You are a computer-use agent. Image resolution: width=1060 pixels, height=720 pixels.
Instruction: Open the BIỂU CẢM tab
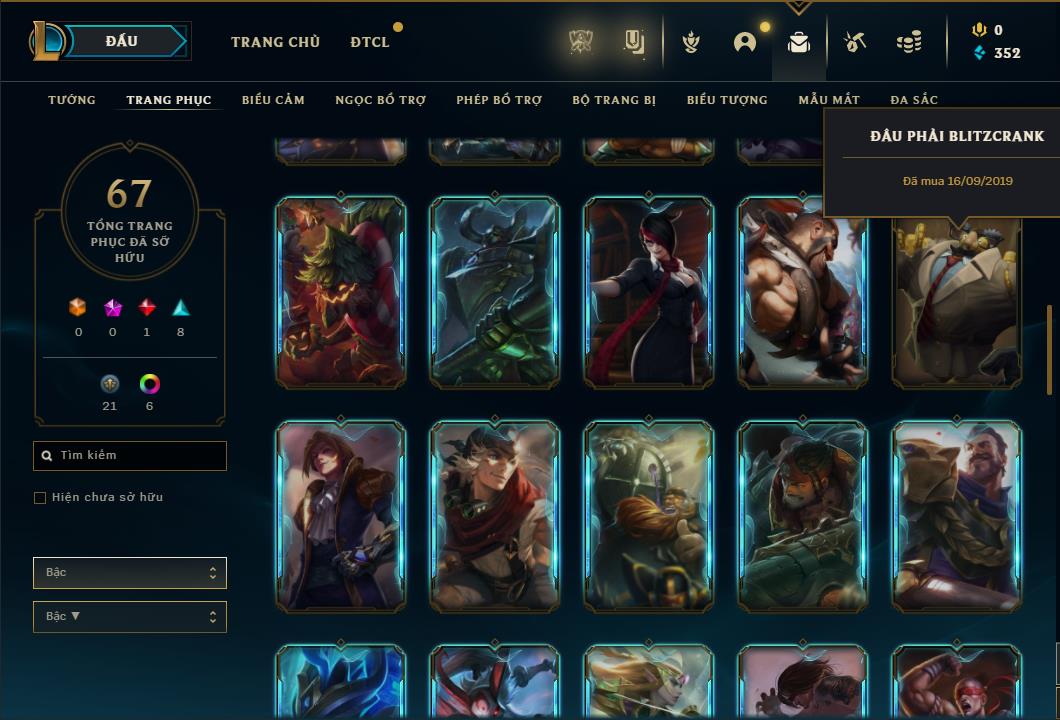point(273,100)
